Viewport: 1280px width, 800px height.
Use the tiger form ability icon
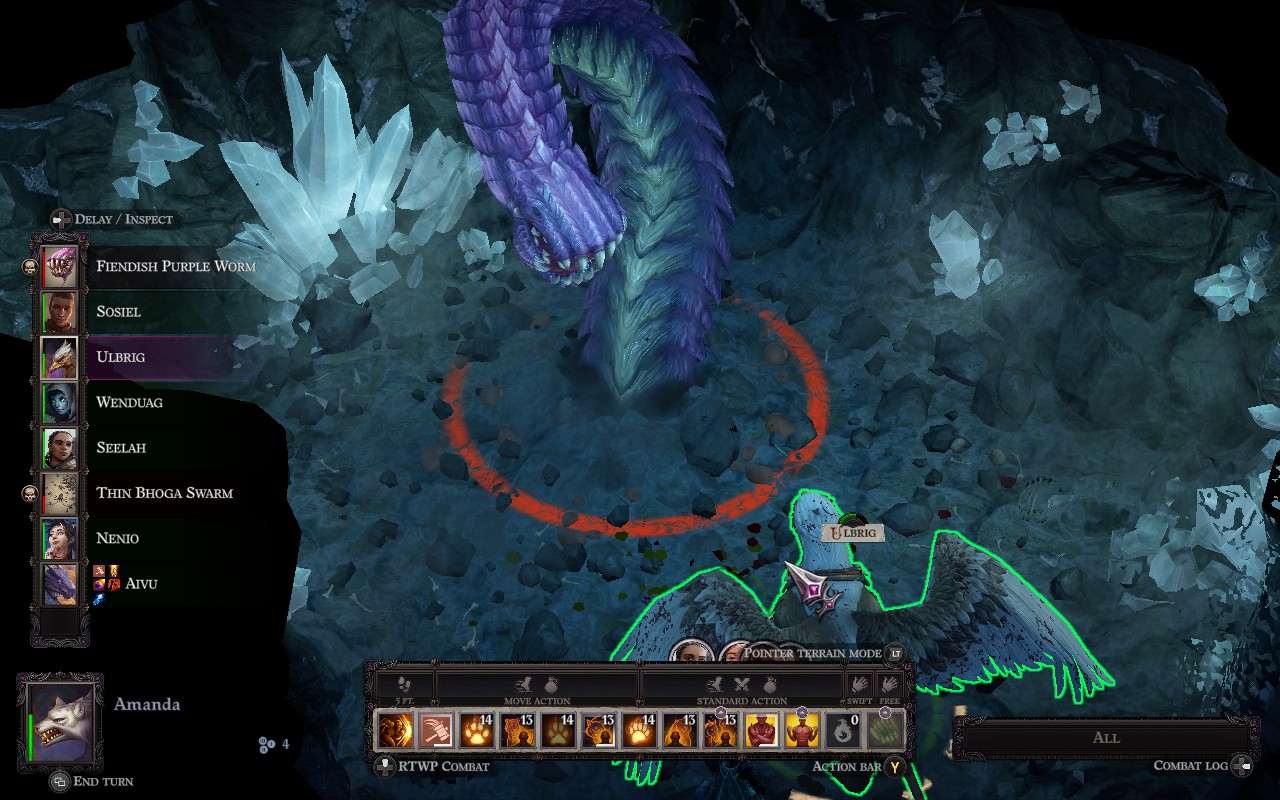click(x=516, y=730)
